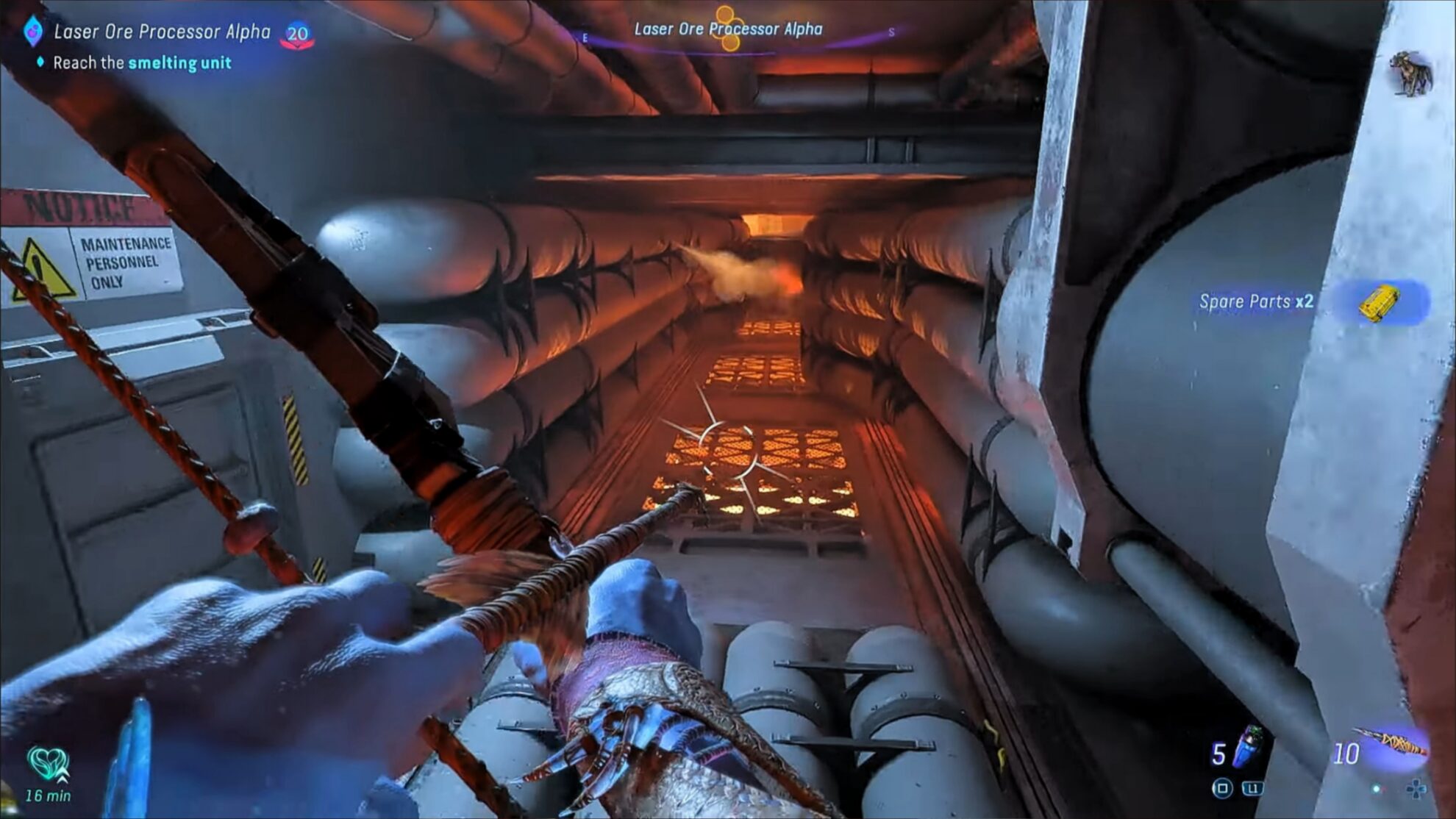The image size is (1456, 819).
Task: Expand the quest objective marker diamond
Action: point(41,63)
